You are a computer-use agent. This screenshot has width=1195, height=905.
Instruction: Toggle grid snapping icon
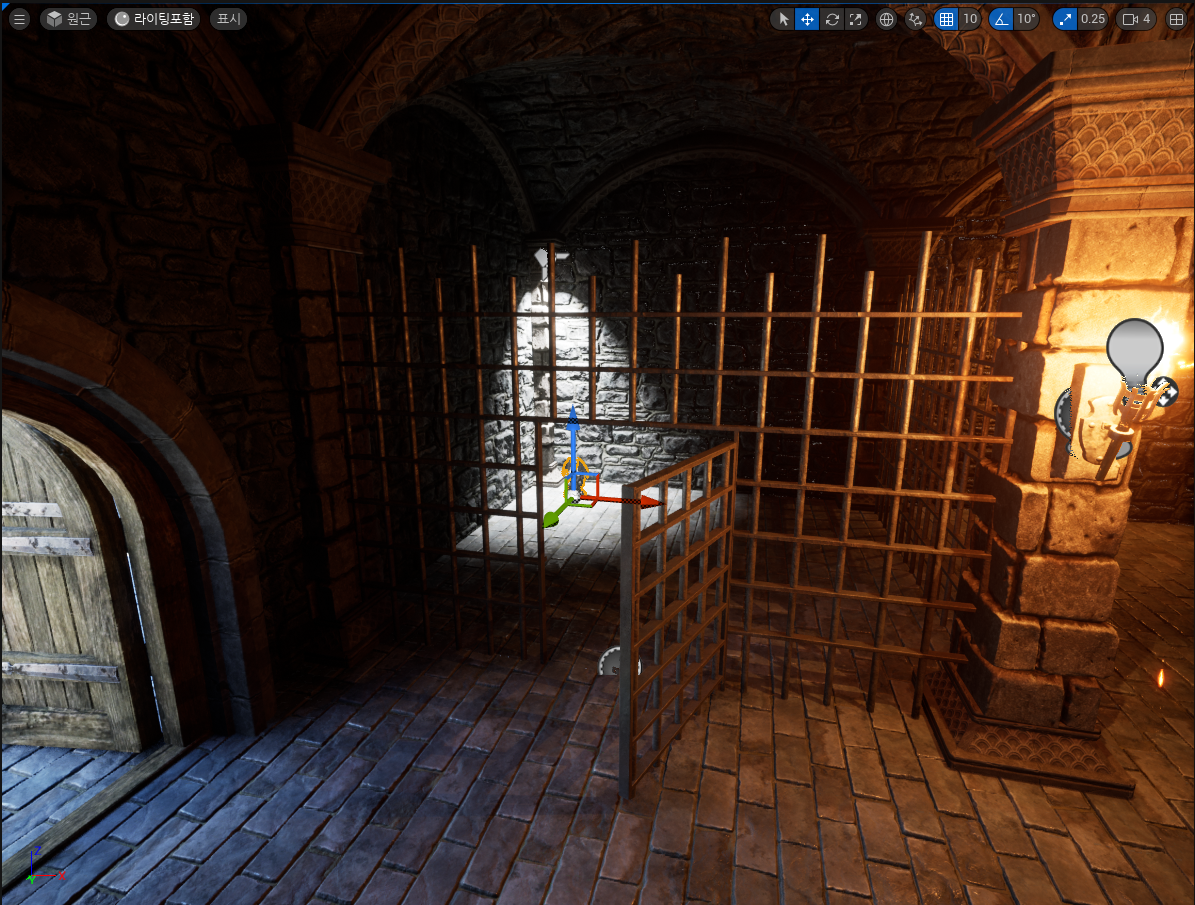(x=945, y=19)
